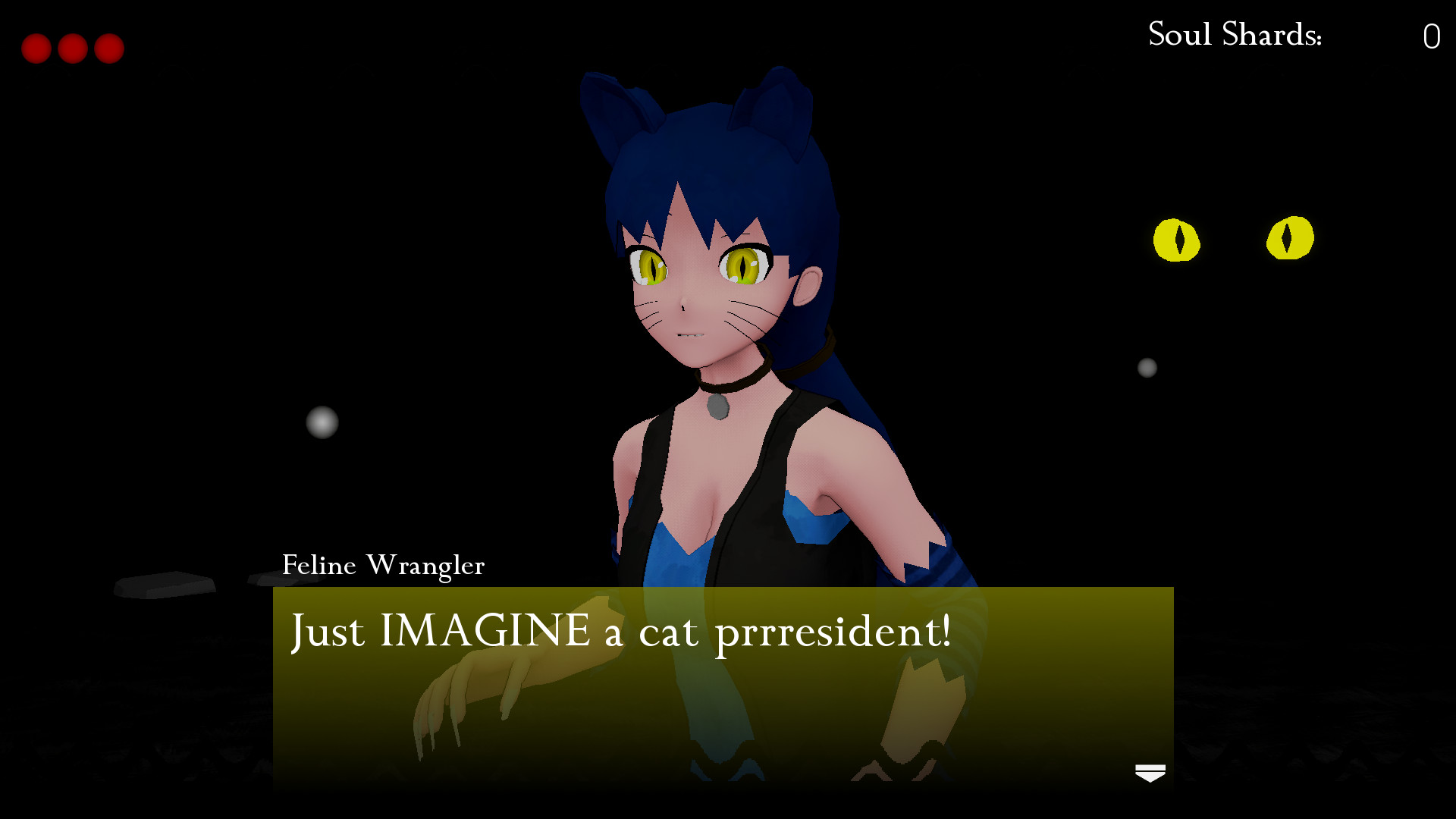1456x819 pixels.
Task: Click the left glowing yellow cat eye
Action: pyautogui.click(x=1178, y=240)
